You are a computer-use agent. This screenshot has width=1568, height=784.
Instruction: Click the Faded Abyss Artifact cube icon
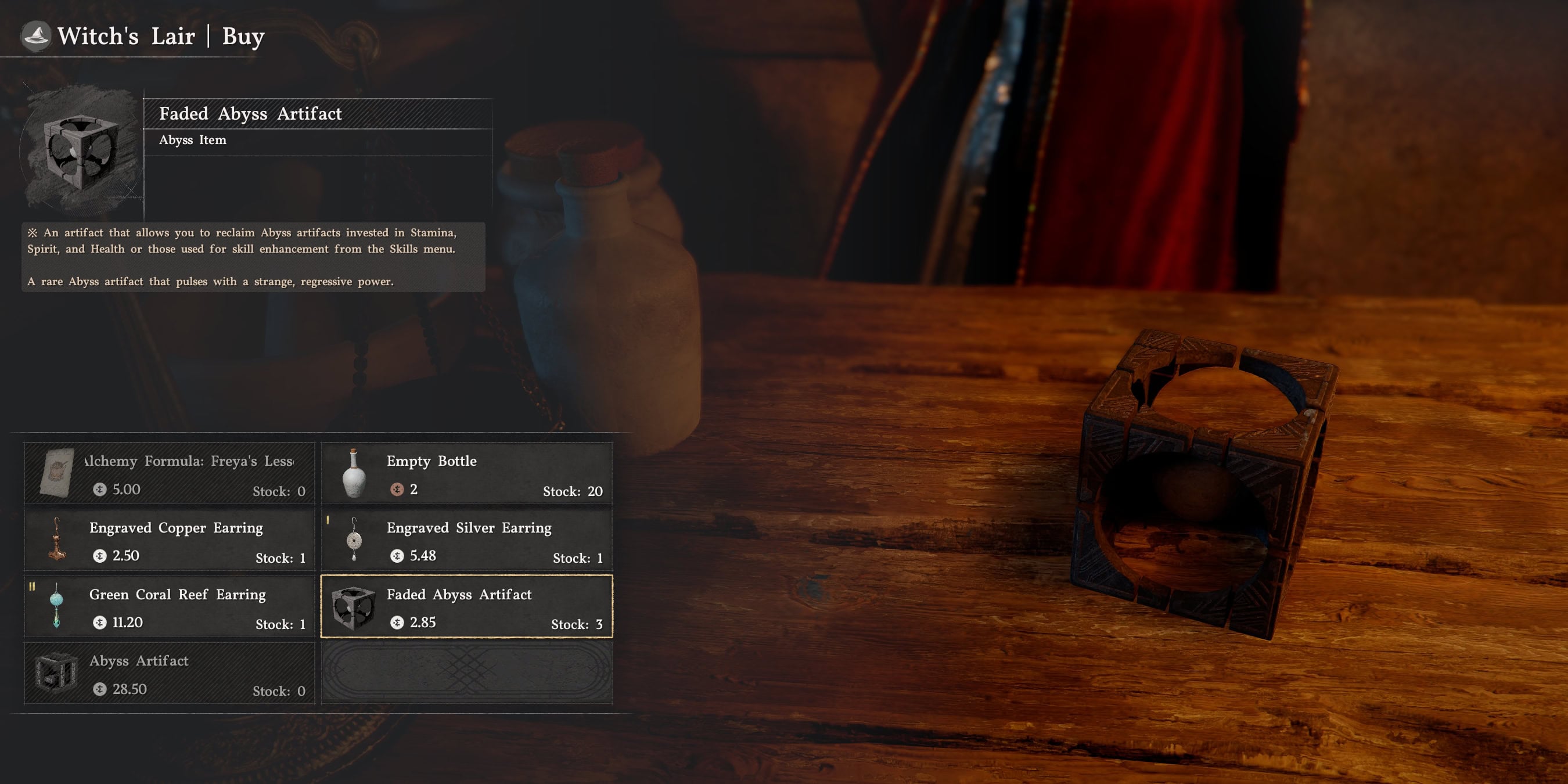pyautogui.click(x=354, y=609)
